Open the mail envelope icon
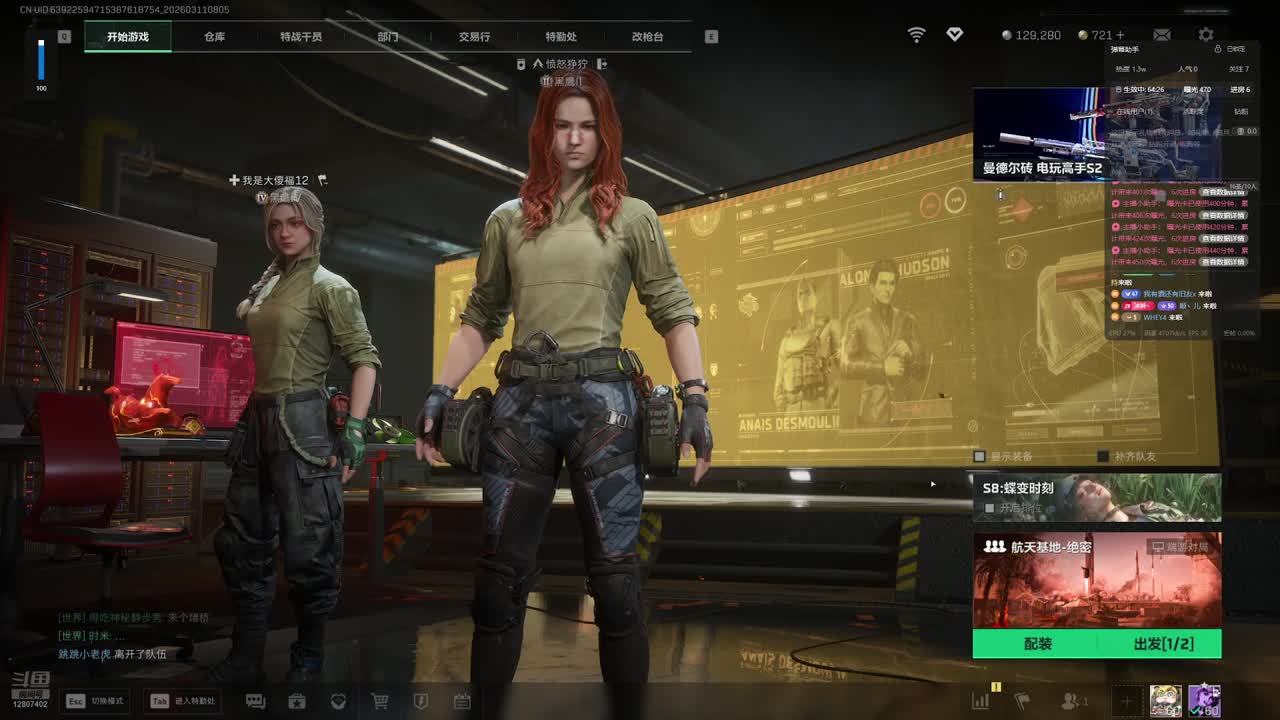 pos(1162,35)
